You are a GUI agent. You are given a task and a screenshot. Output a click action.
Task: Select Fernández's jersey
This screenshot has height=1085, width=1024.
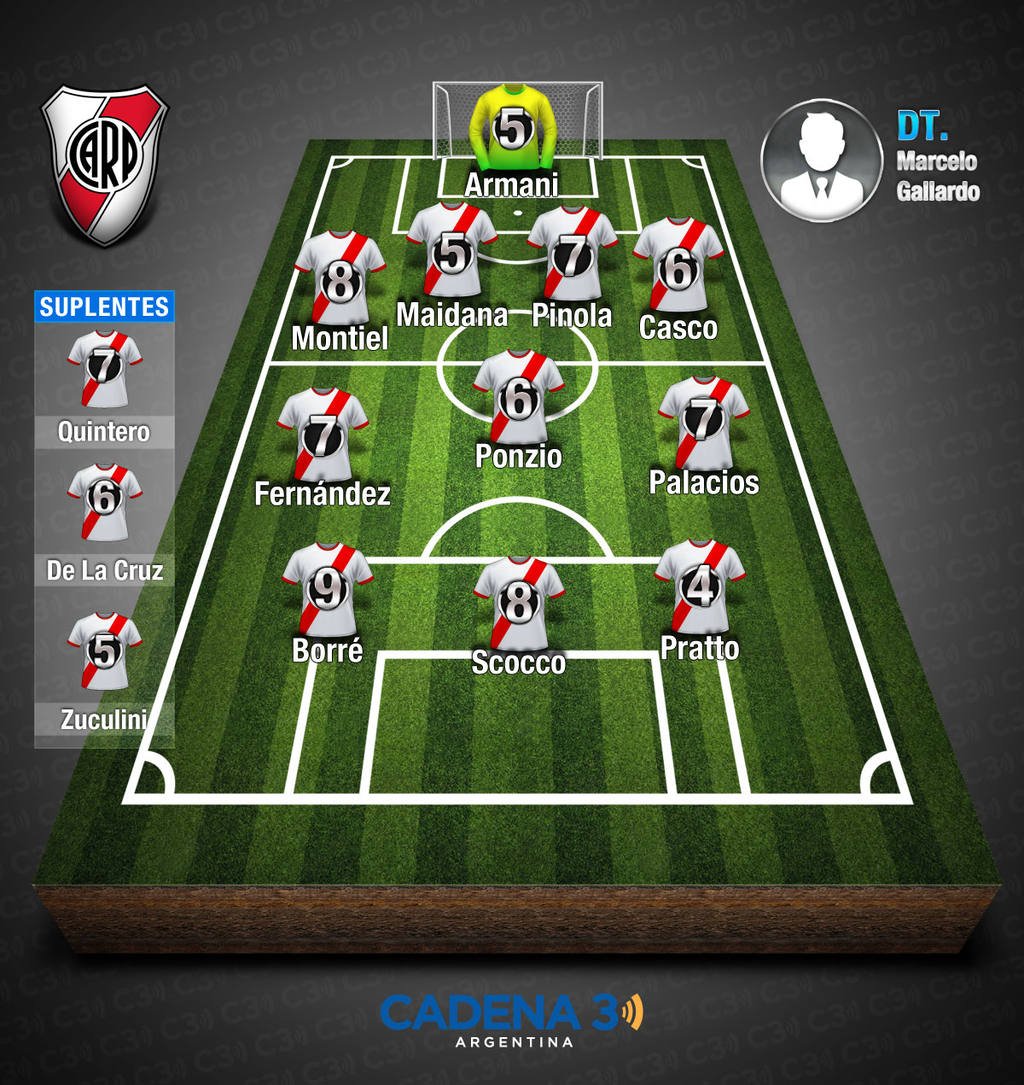tap(322, 434)
